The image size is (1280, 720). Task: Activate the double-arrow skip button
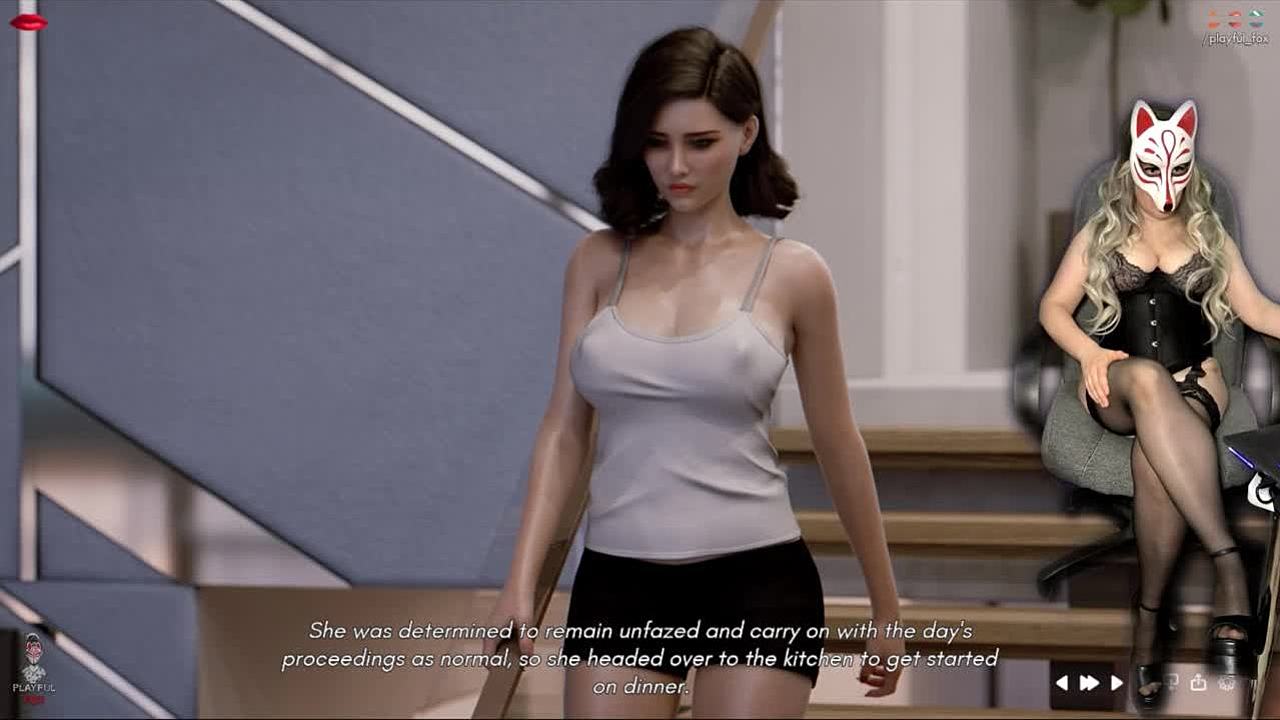coord(1089,683)
